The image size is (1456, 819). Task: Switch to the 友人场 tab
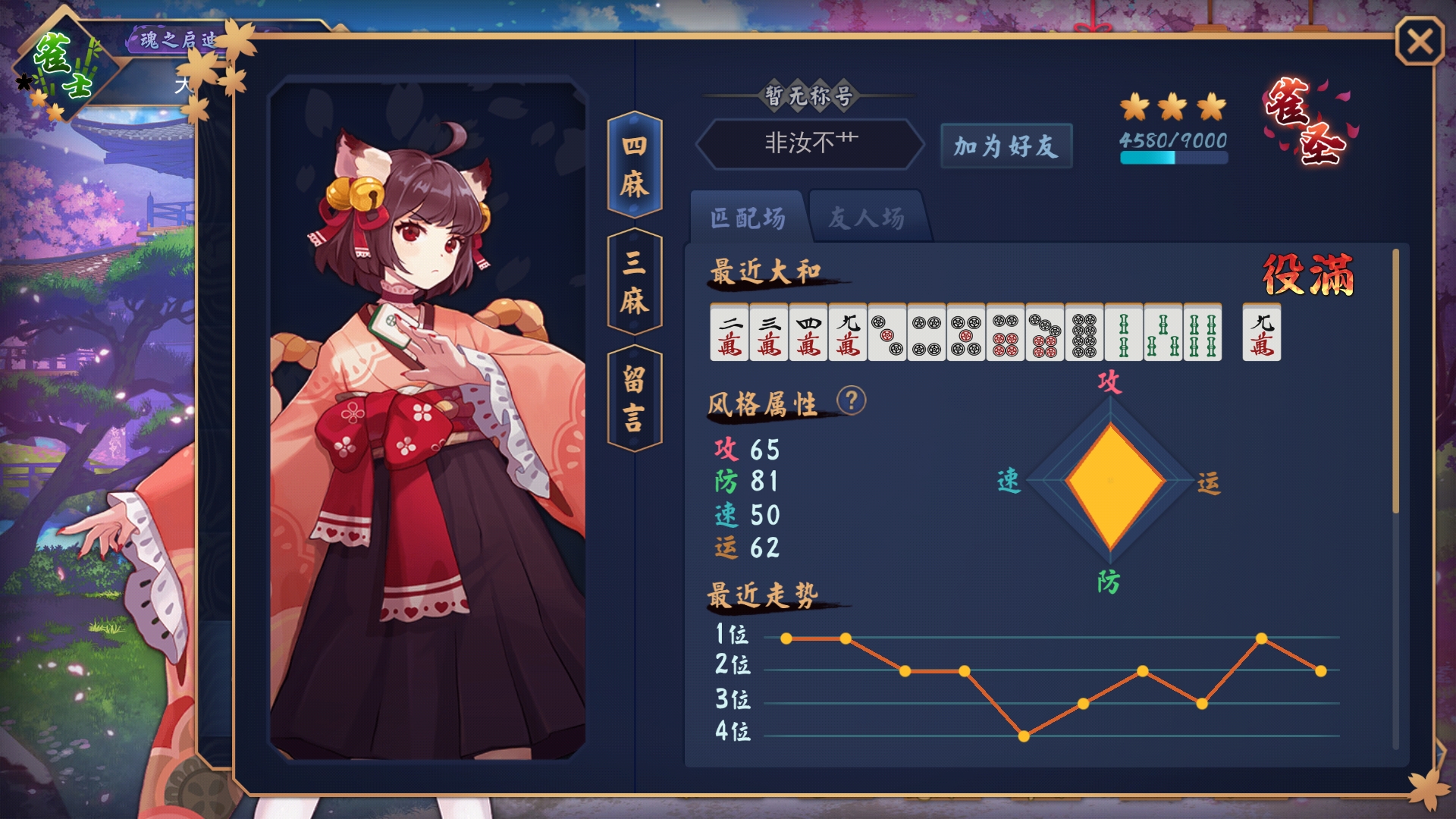coord(867,217)
